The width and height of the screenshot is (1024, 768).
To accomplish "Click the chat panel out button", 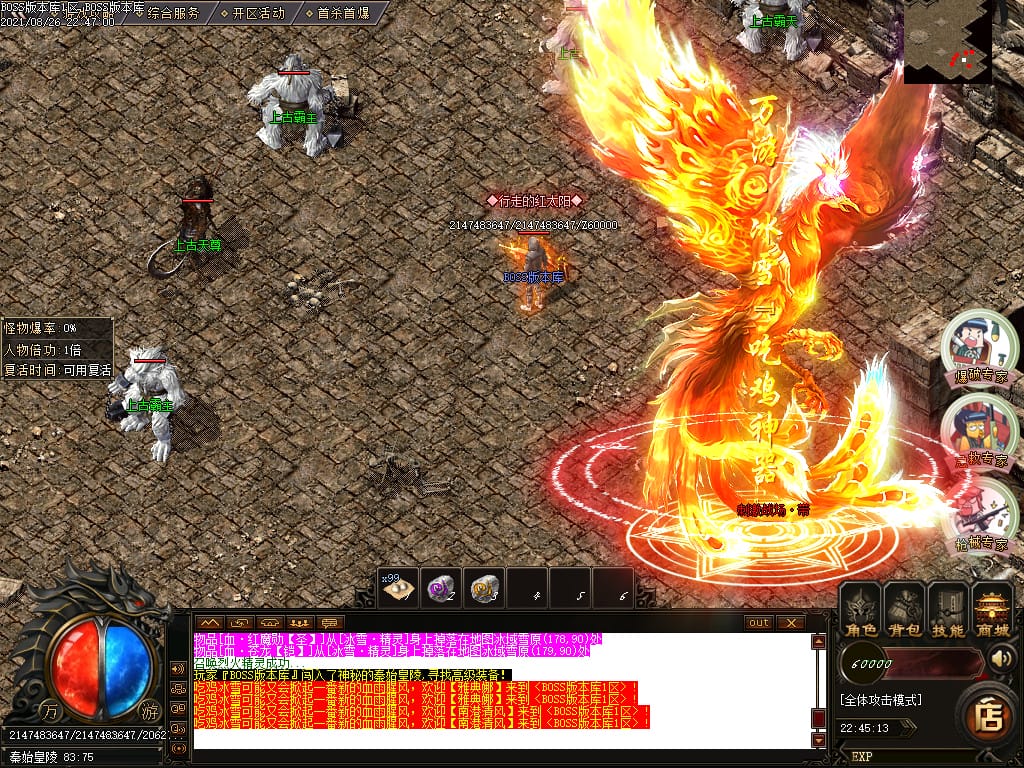I will pyautogui.click(x=759, y=622).
